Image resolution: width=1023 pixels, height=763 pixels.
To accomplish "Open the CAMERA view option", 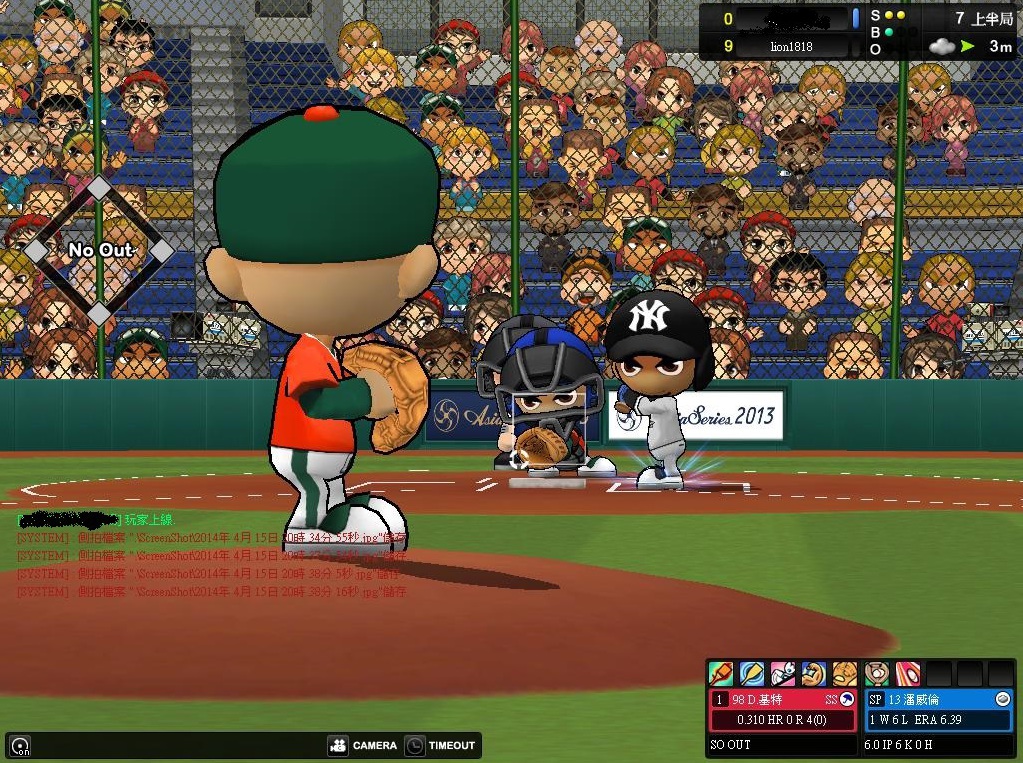I will [x=363, y=745].
